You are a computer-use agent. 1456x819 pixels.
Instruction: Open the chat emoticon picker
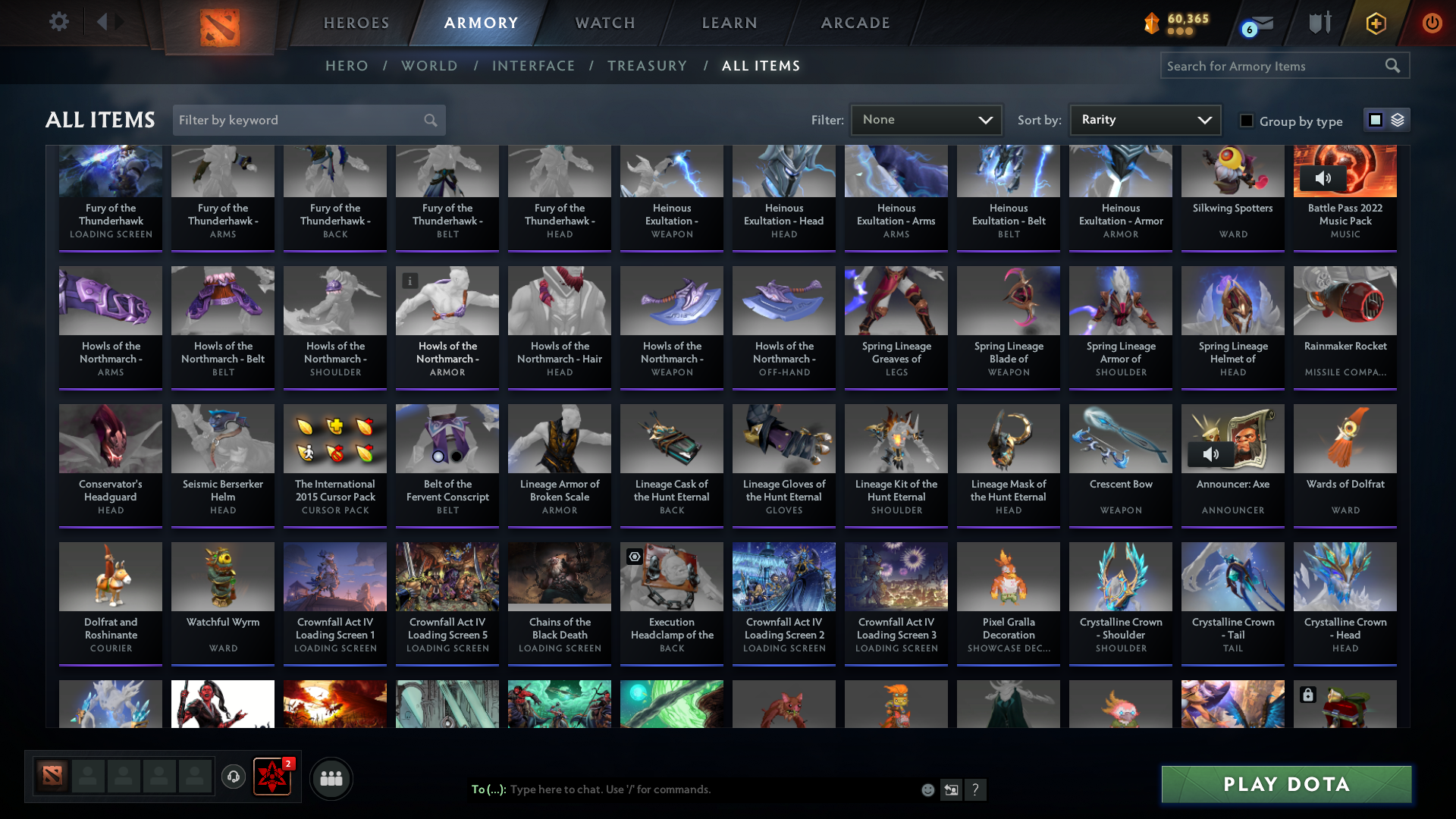tap(927, 789)
